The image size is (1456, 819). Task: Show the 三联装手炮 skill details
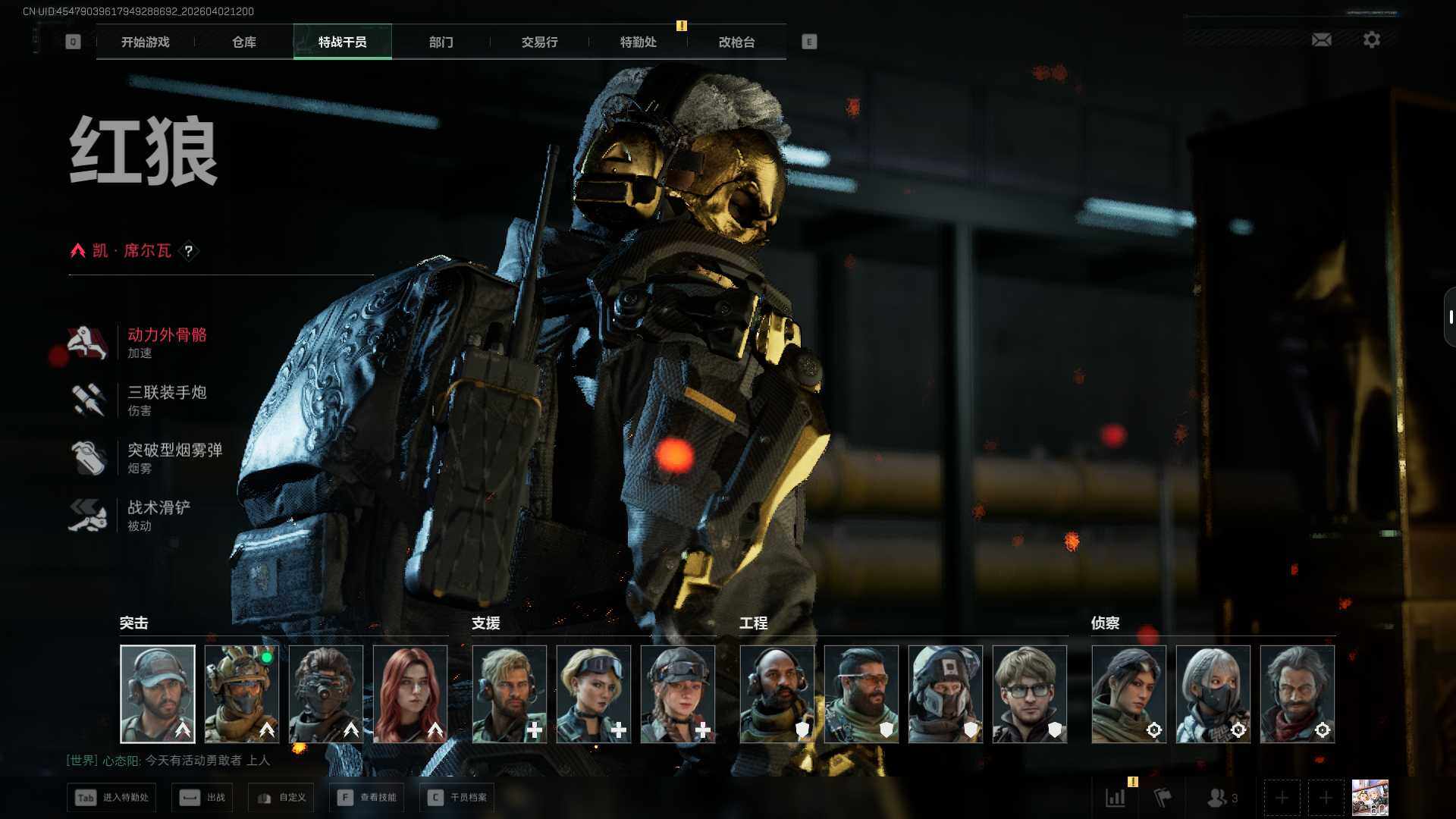[166, 400]
